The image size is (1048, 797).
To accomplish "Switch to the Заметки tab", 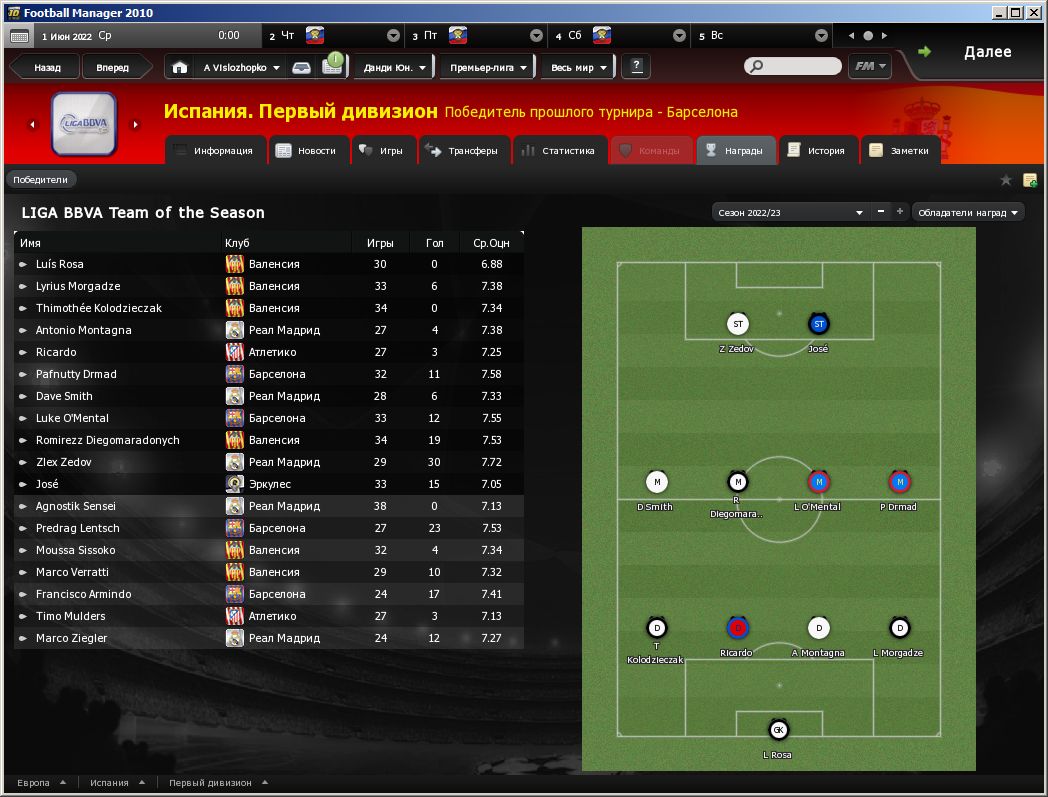I will click(x=900, y=151).
